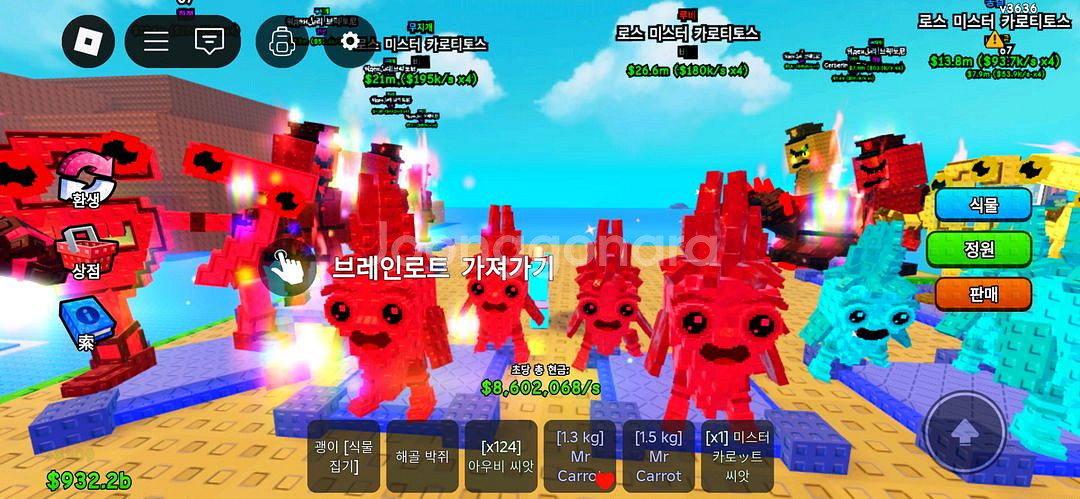Select the 해골 박쥐 hotbar slot
The image size is (1080, 499).
[x=421, y=455]
